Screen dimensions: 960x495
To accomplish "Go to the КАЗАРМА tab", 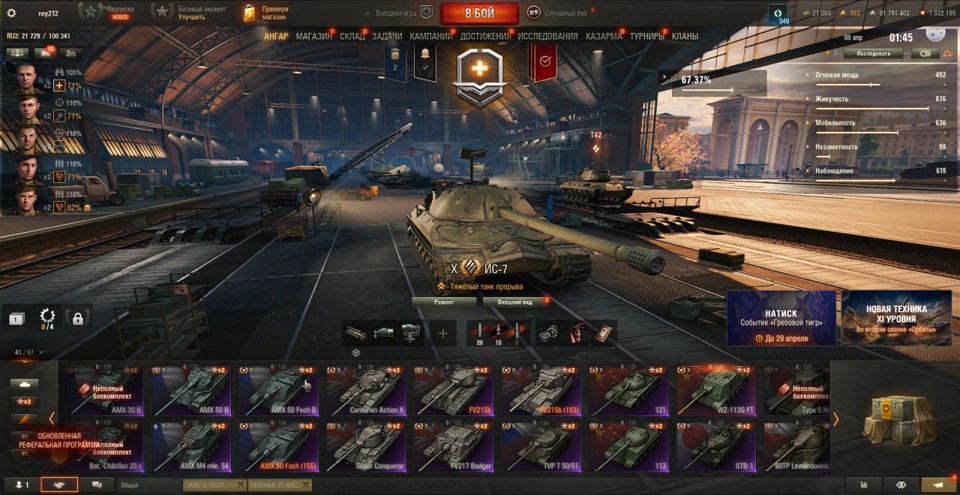I will pos(604,36).
